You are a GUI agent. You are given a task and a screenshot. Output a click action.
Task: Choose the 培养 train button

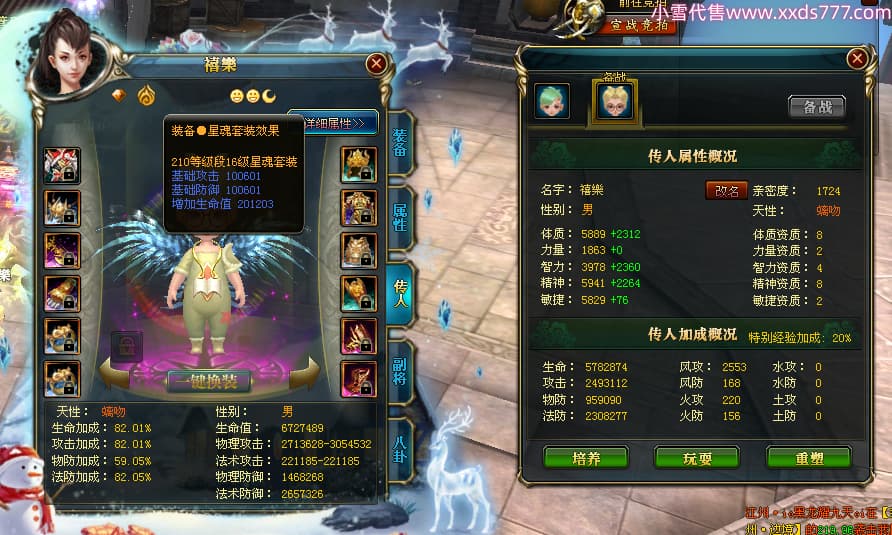pyautogui.click(x=586, y=458)
